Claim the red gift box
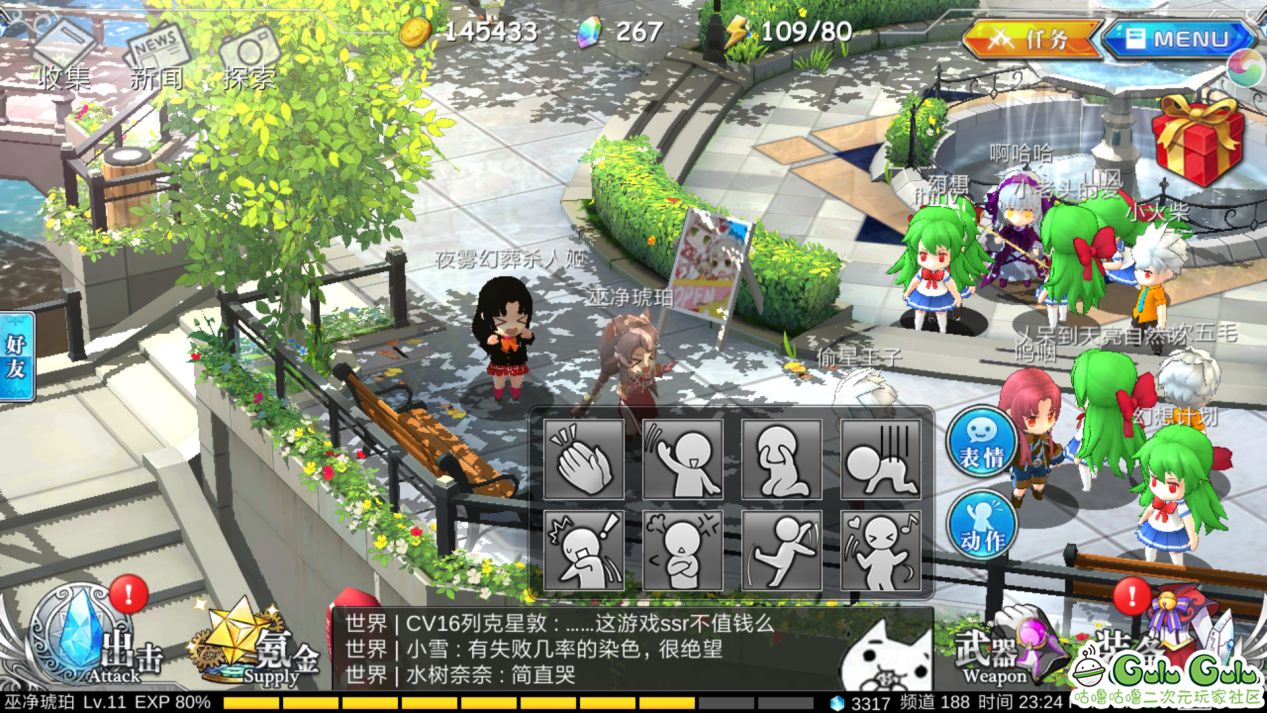This screenshot has height=713, width=1267. click(x=1197, y=139)
